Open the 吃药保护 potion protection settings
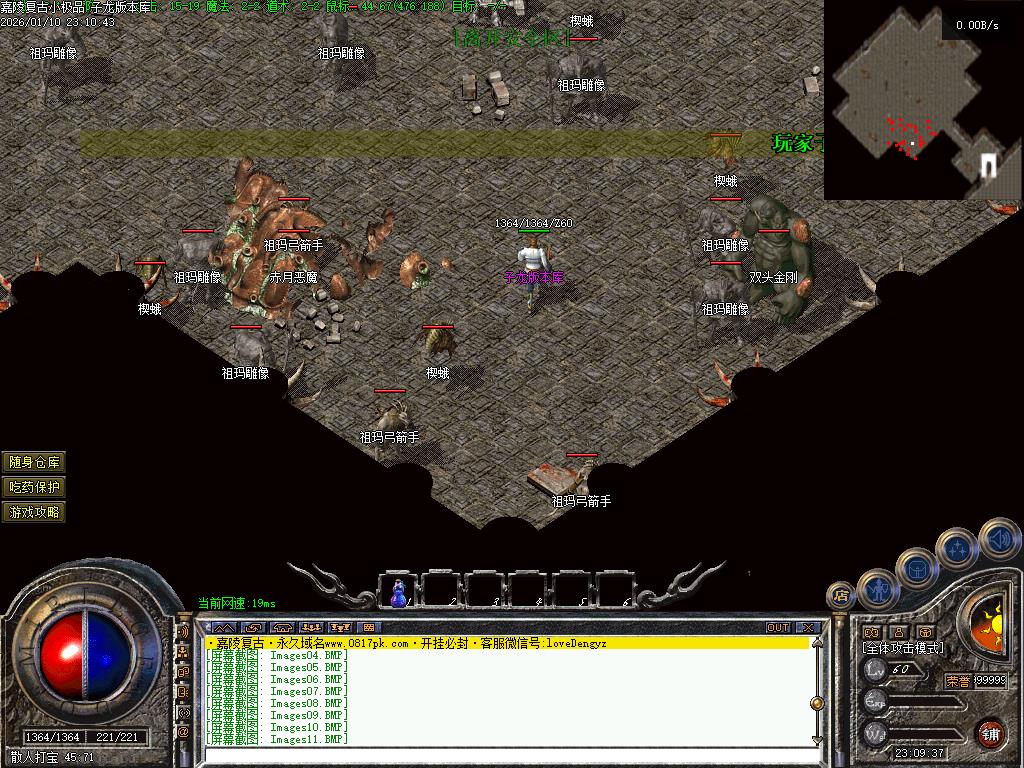 35,487
